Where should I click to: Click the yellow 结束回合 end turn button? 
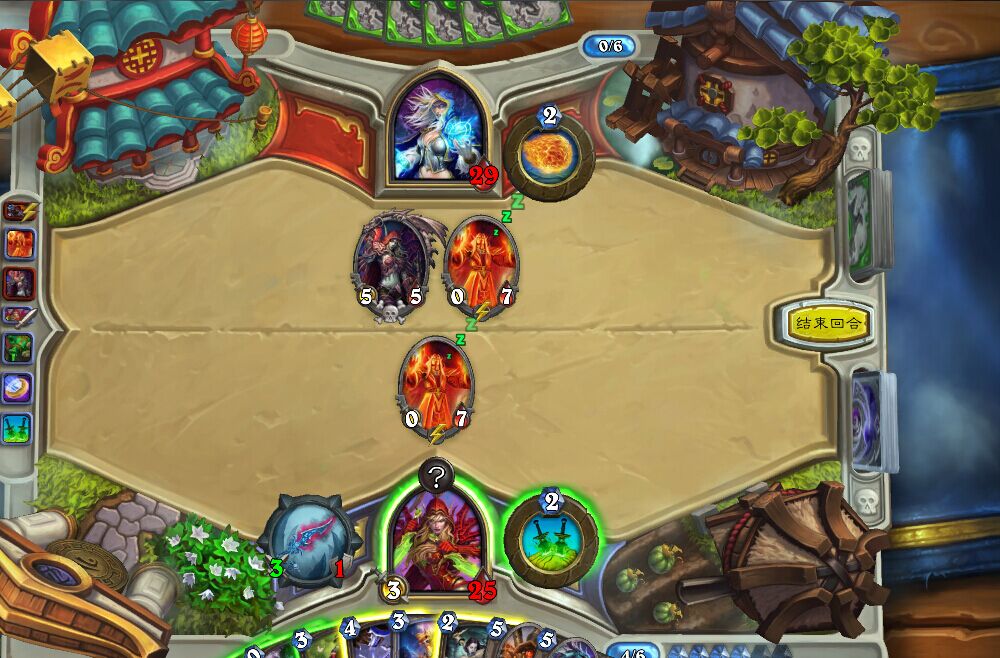point(827,323)
